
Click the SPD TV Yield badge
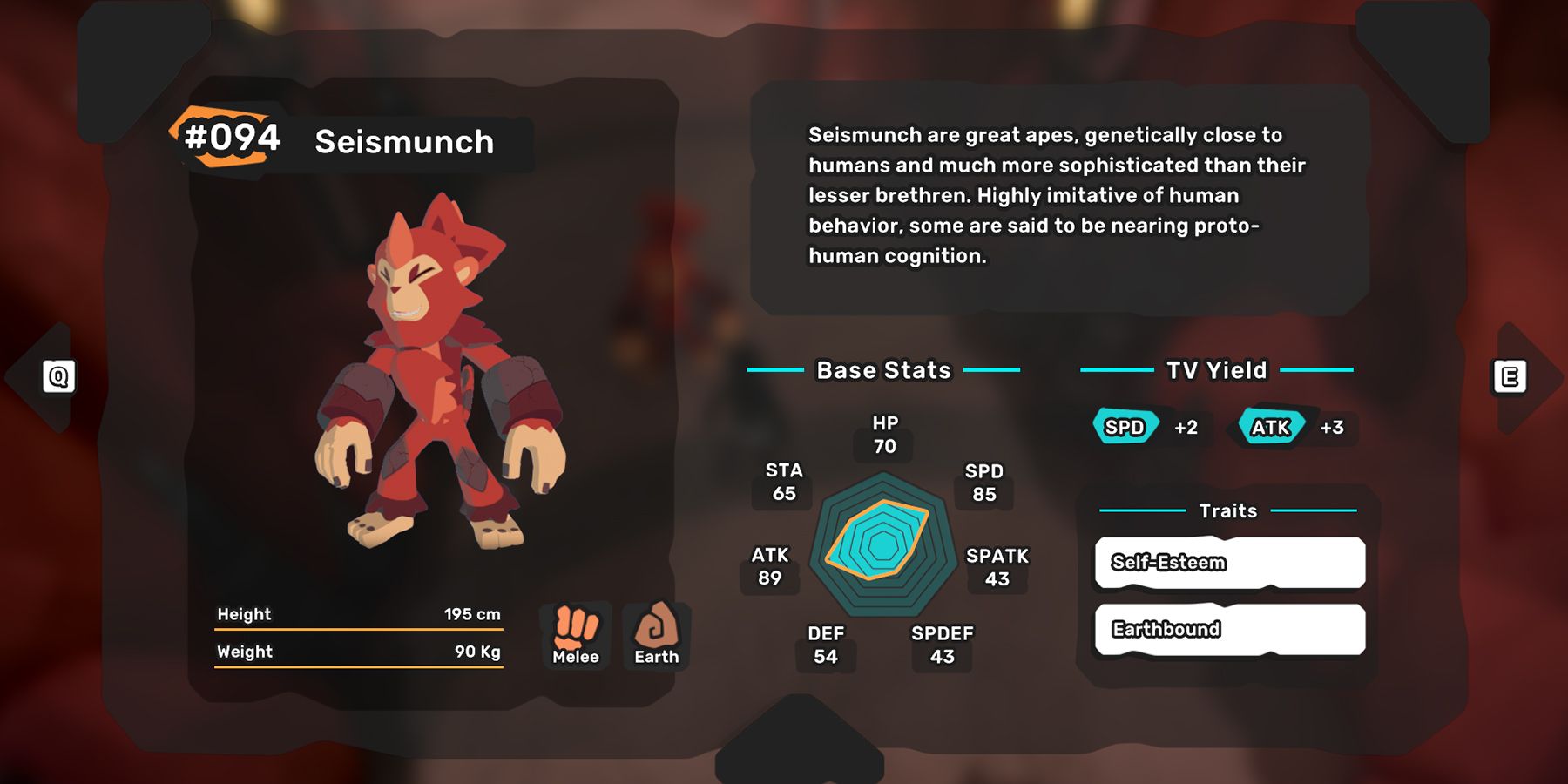coord(1125,428)
